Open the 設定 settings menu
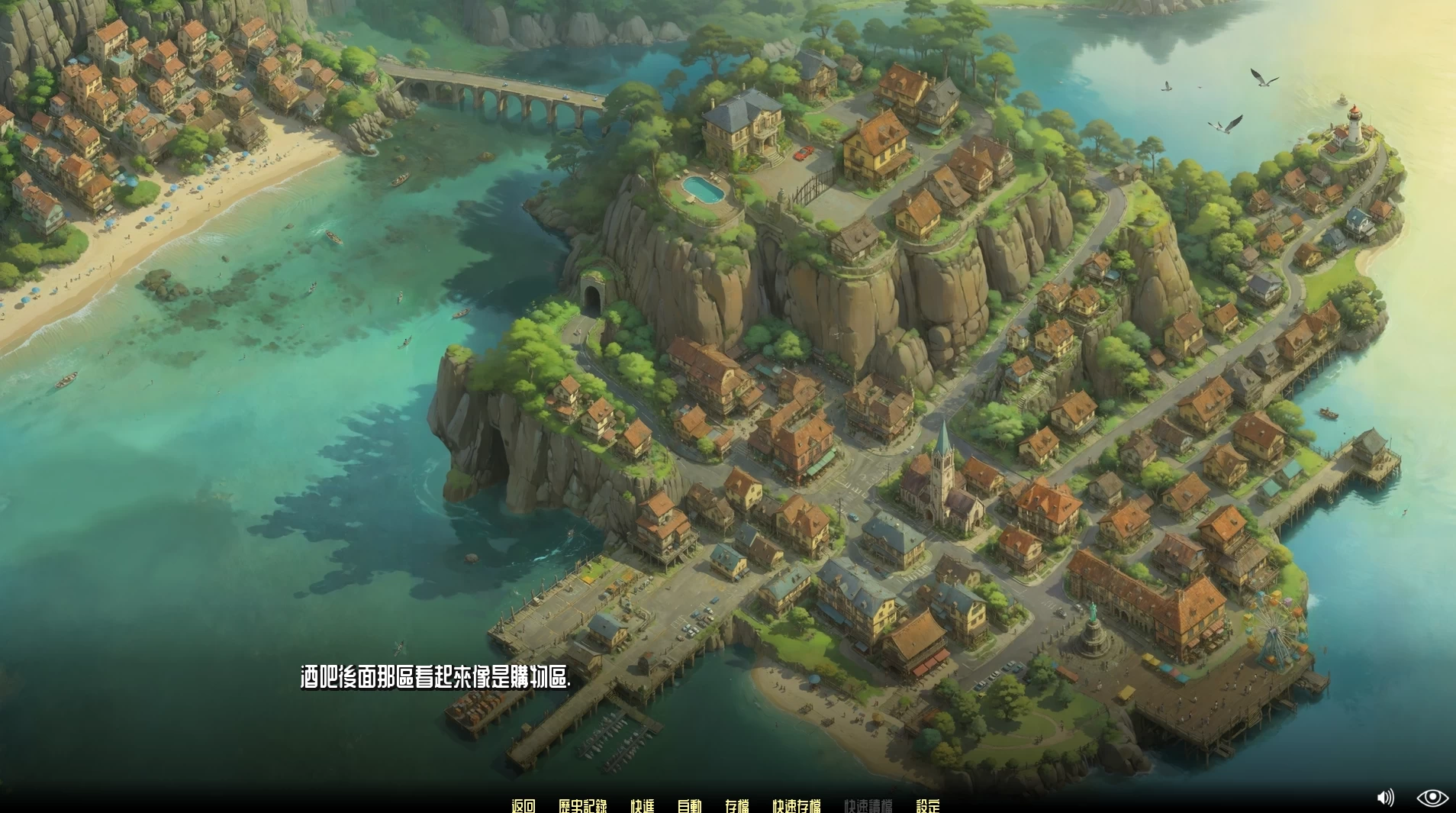The height and width of the screenshot is (813, 1456). click(x=927, y=805)
